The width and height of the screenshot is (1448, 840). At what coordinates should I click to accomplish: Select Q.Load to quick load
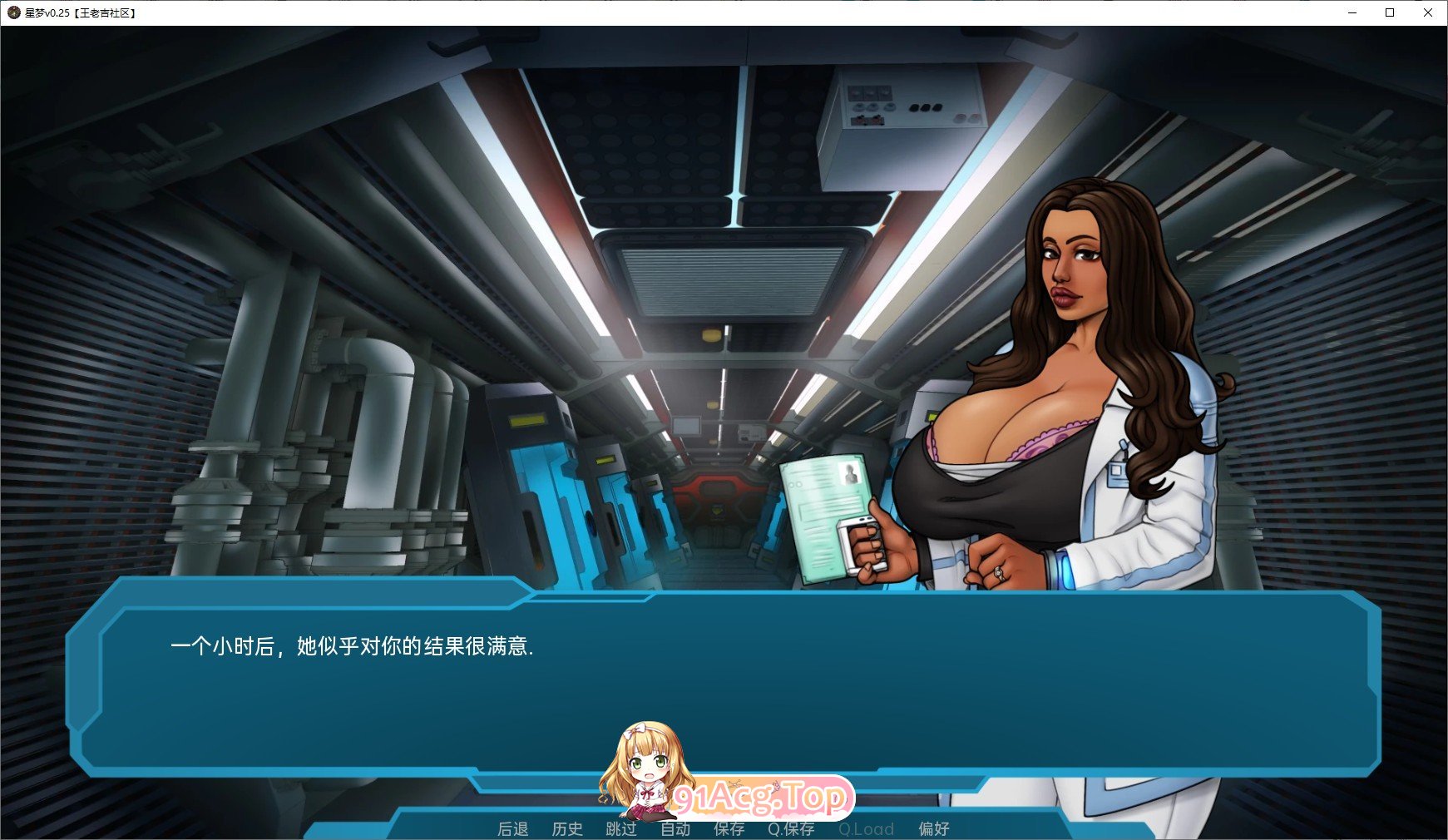tap(867, 828)
